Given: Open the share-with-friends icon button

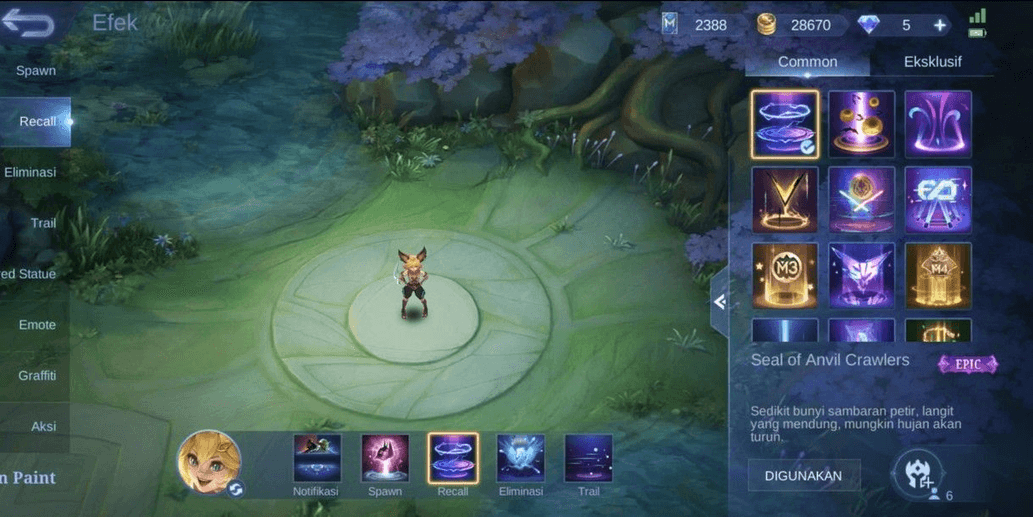Looking at the screenshot, I should 919,474.
